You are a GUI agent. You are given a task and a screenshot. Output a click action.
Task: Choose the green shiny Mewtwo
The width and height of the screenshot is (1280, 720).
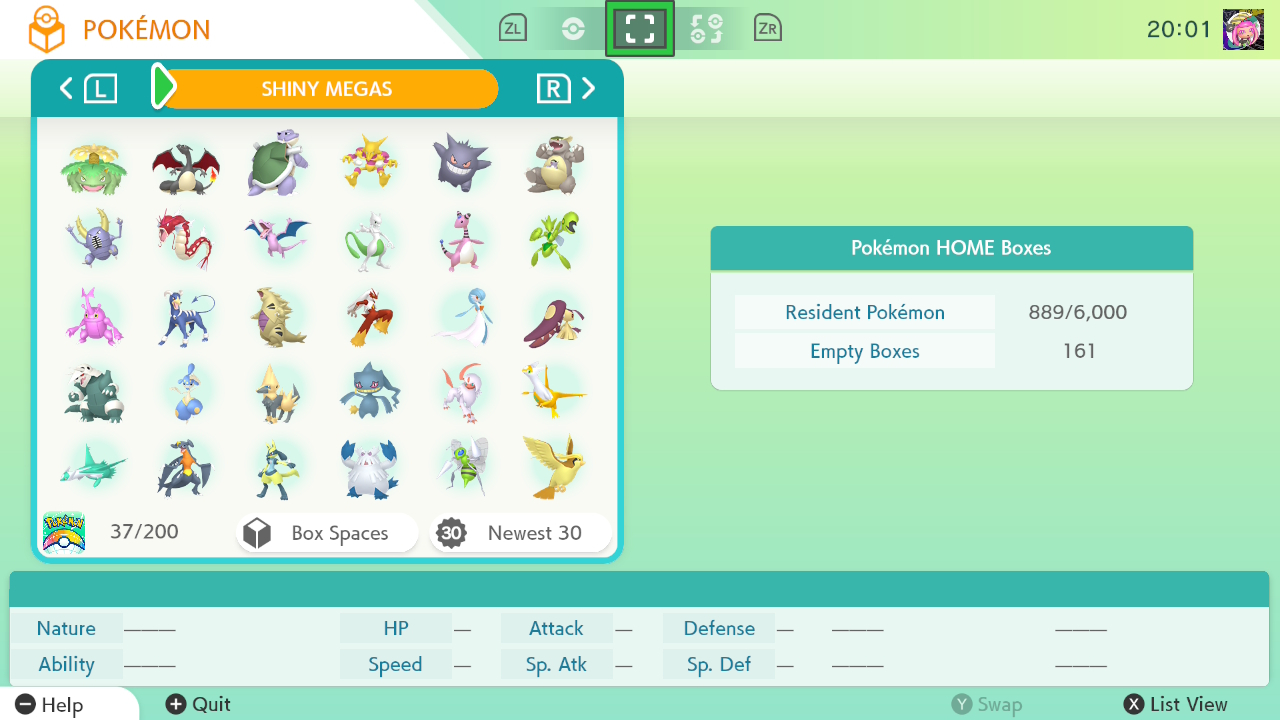(x=368, y=240)
